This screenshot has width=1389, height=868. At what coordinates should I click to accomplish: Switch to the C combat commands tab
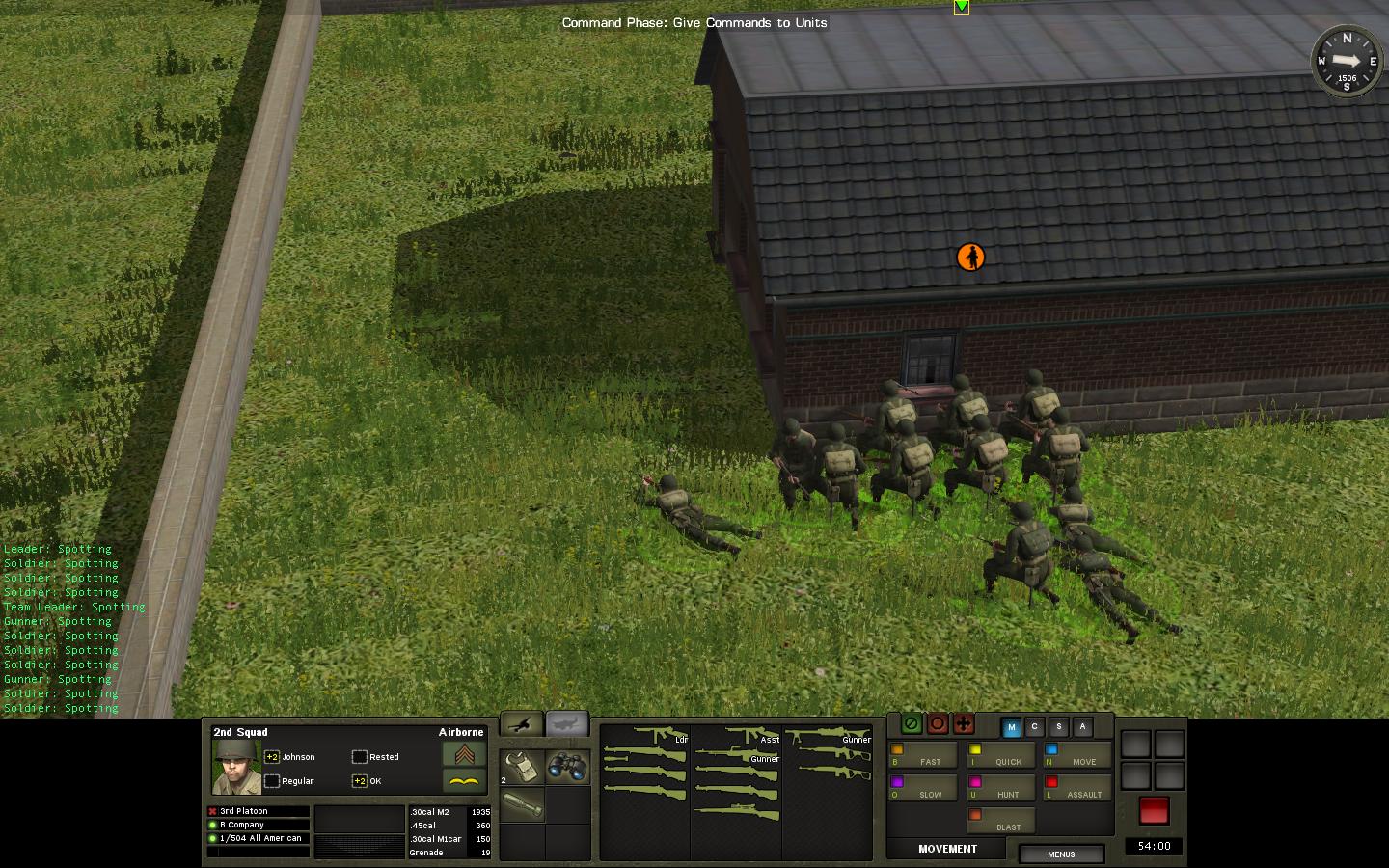[1035, 727]
